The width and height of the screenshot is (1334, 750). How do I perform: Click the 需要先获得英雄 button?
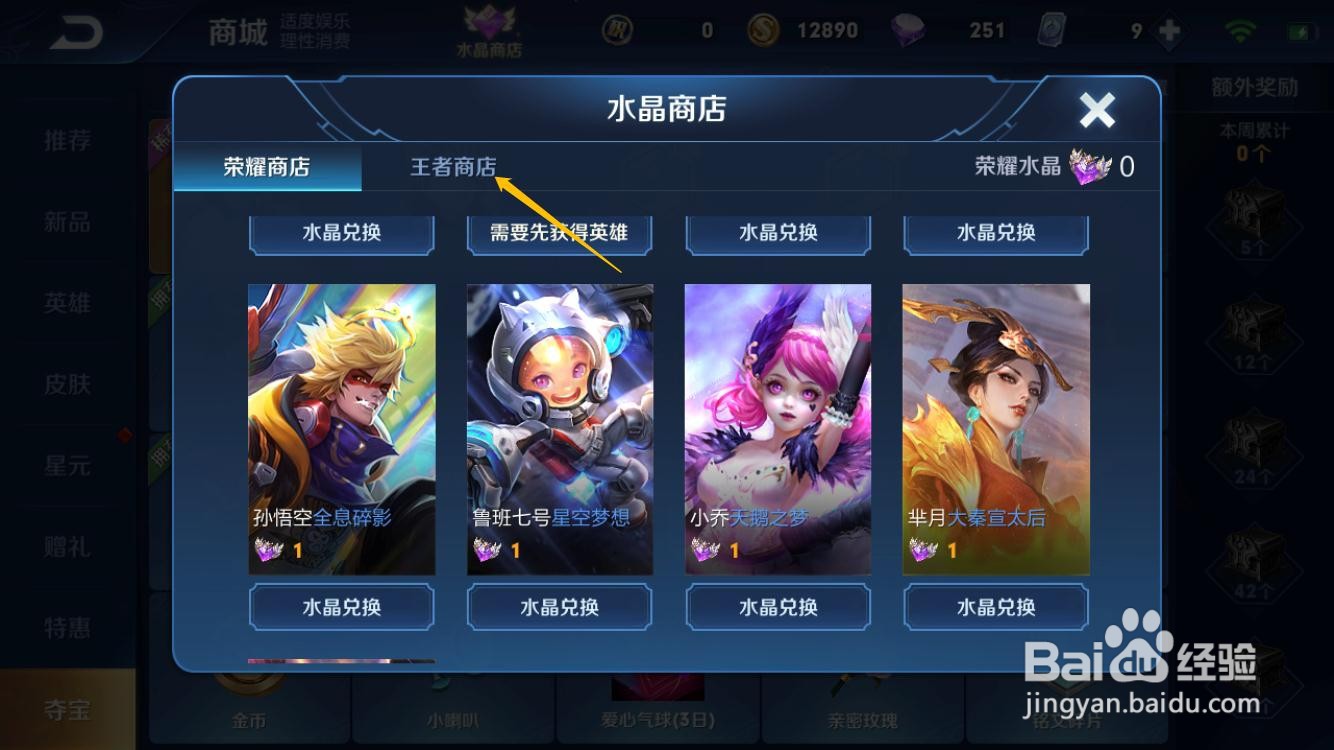pos(558,234)
